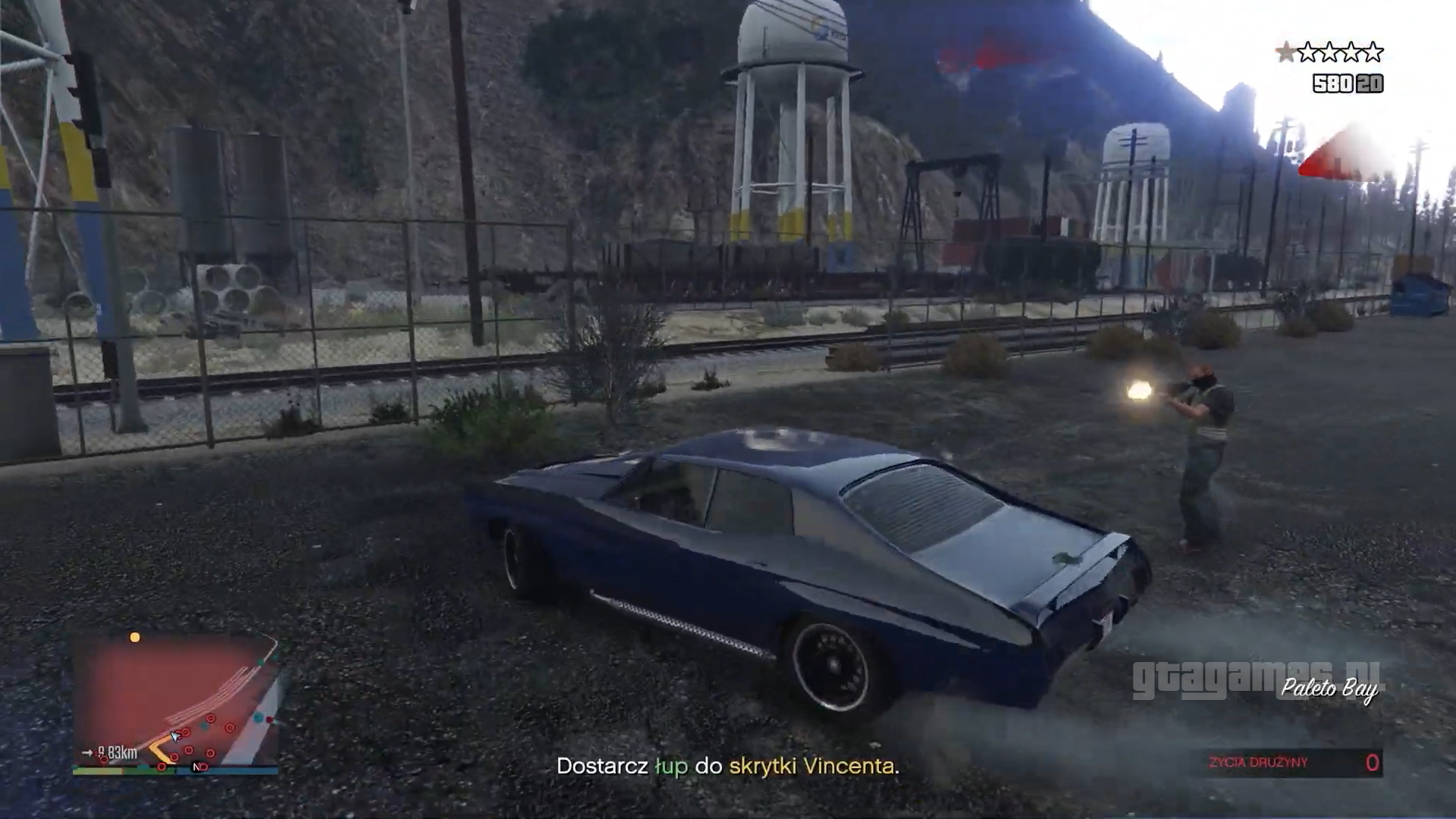Open the minimap radar
1456x819 pixels.
point(176,701)
